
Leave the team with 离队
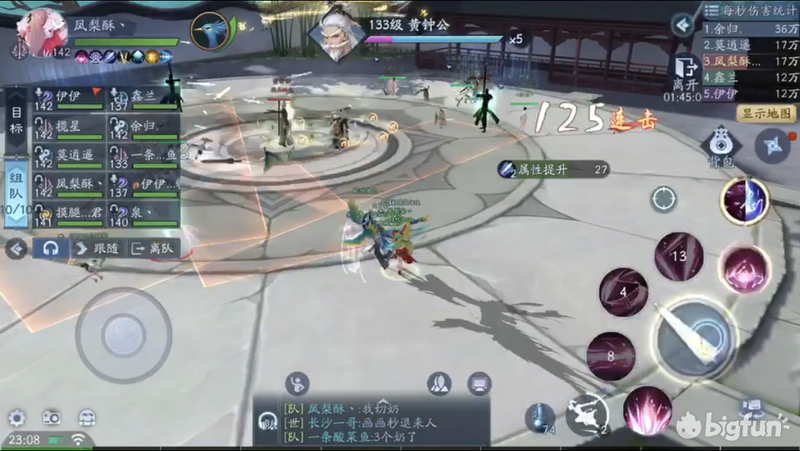click(155, 249)
